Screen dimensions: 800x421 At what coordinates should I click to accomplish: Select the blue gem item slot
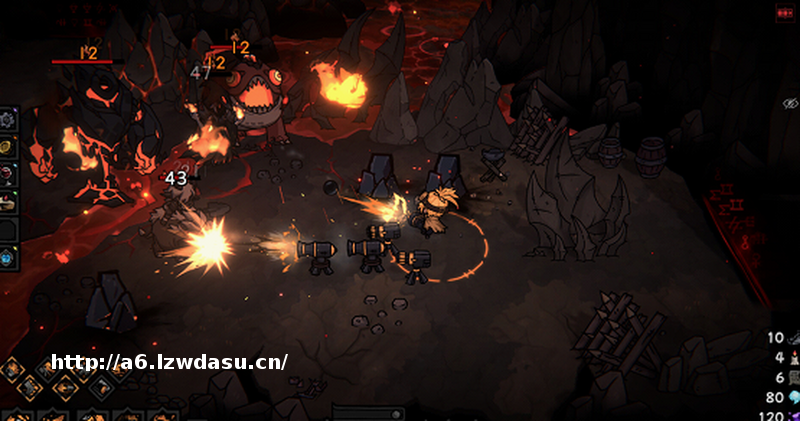click(7, 258)
